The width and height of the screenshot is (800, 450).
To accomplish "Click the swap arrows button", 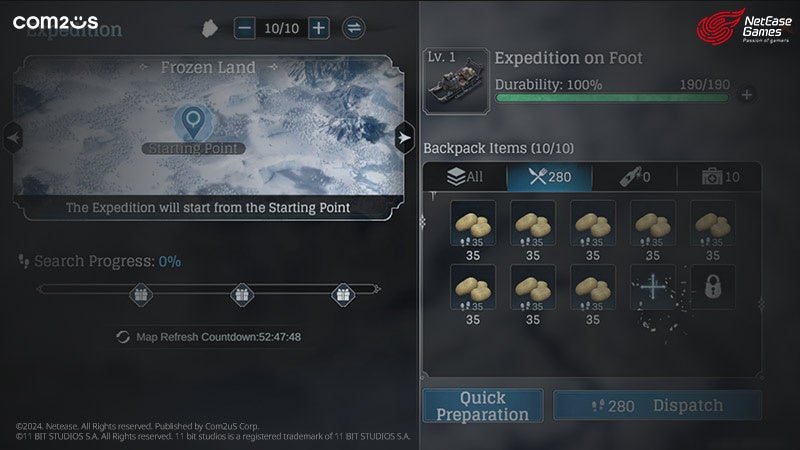I will click(353, 28).
